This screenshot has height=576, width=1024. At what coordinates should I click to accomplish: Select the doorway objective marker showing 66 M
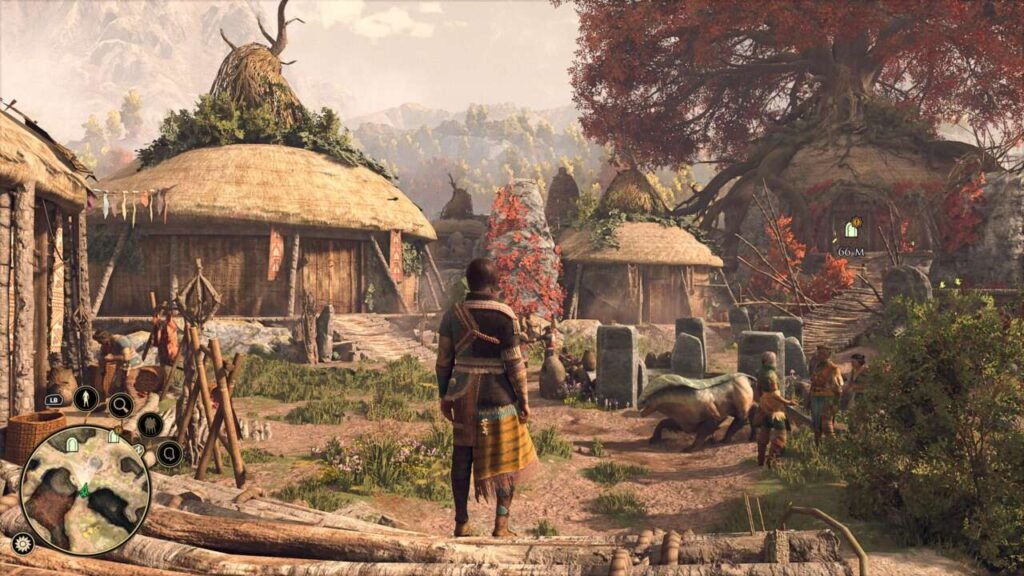[851, 229]
